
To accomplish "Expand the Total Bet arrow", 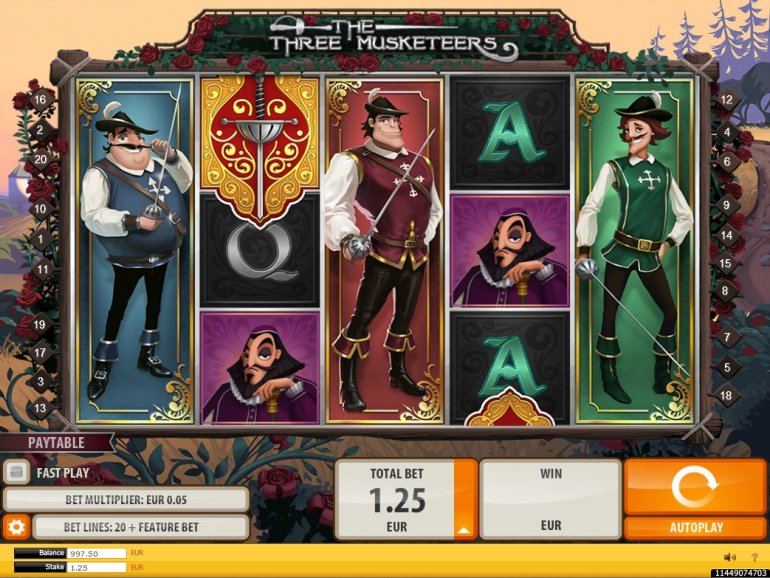I will coord(465,530).
